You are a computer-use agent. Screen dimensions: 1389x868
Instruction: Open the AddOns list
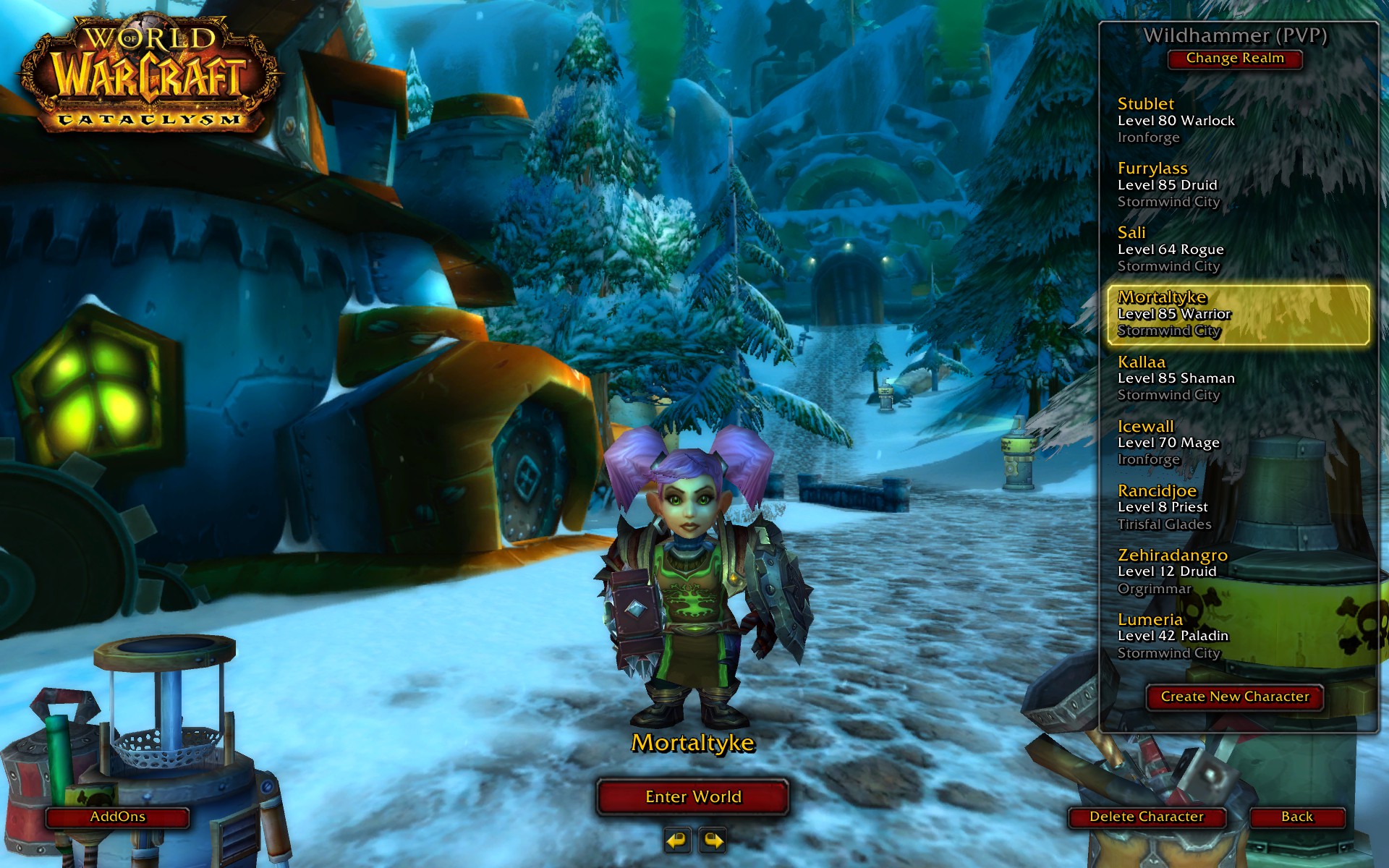118,817
